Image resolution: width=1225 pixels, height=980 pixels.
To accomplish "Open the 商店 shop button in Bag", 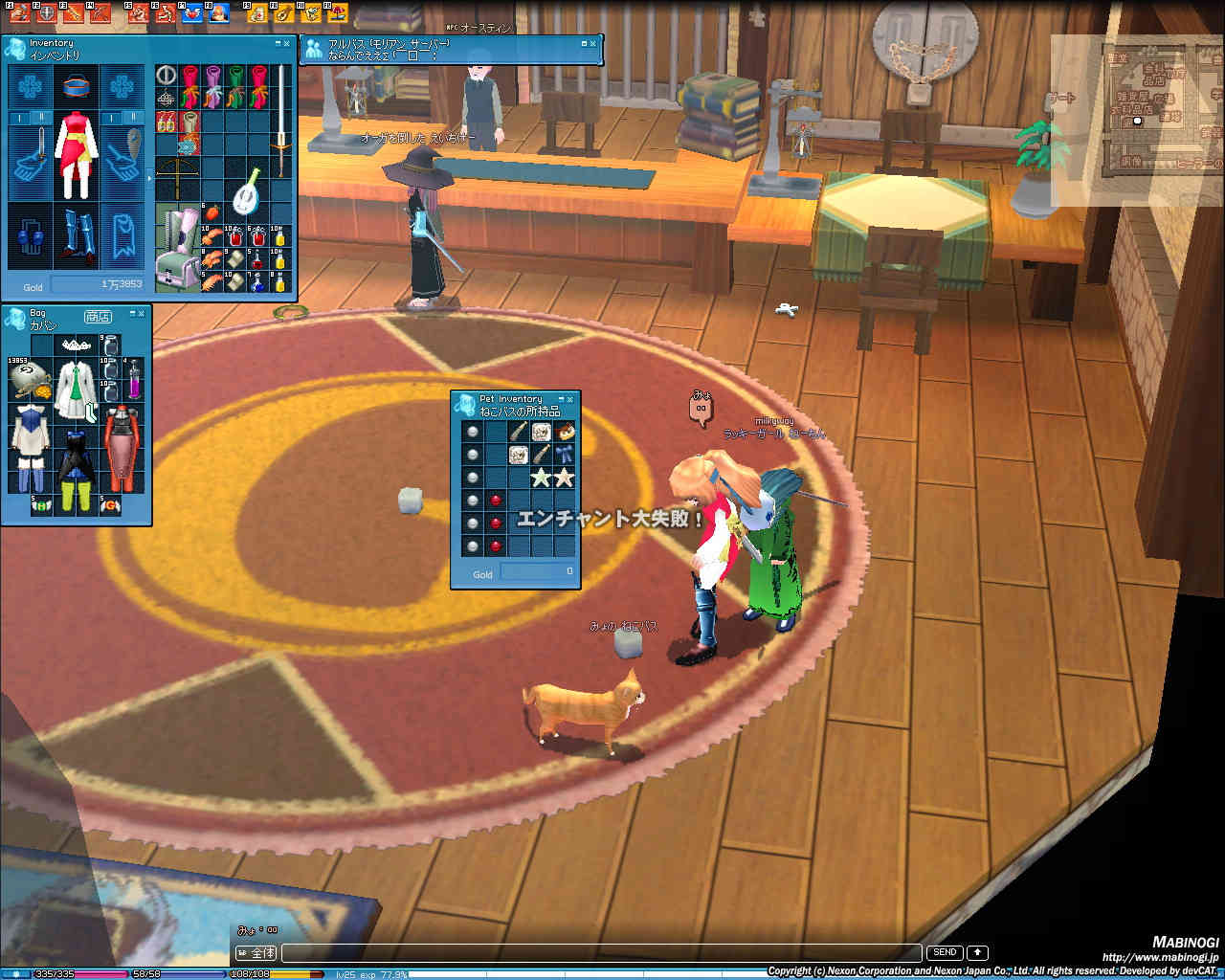I will (97, 317).
